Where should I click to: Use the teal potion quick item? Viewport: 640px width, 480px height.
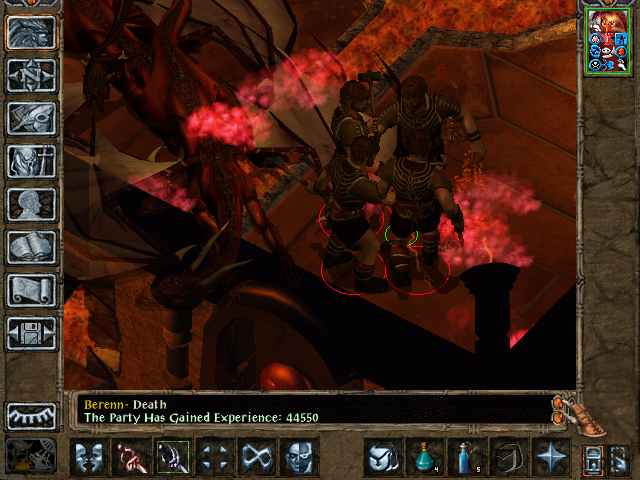tap(425, 457)
